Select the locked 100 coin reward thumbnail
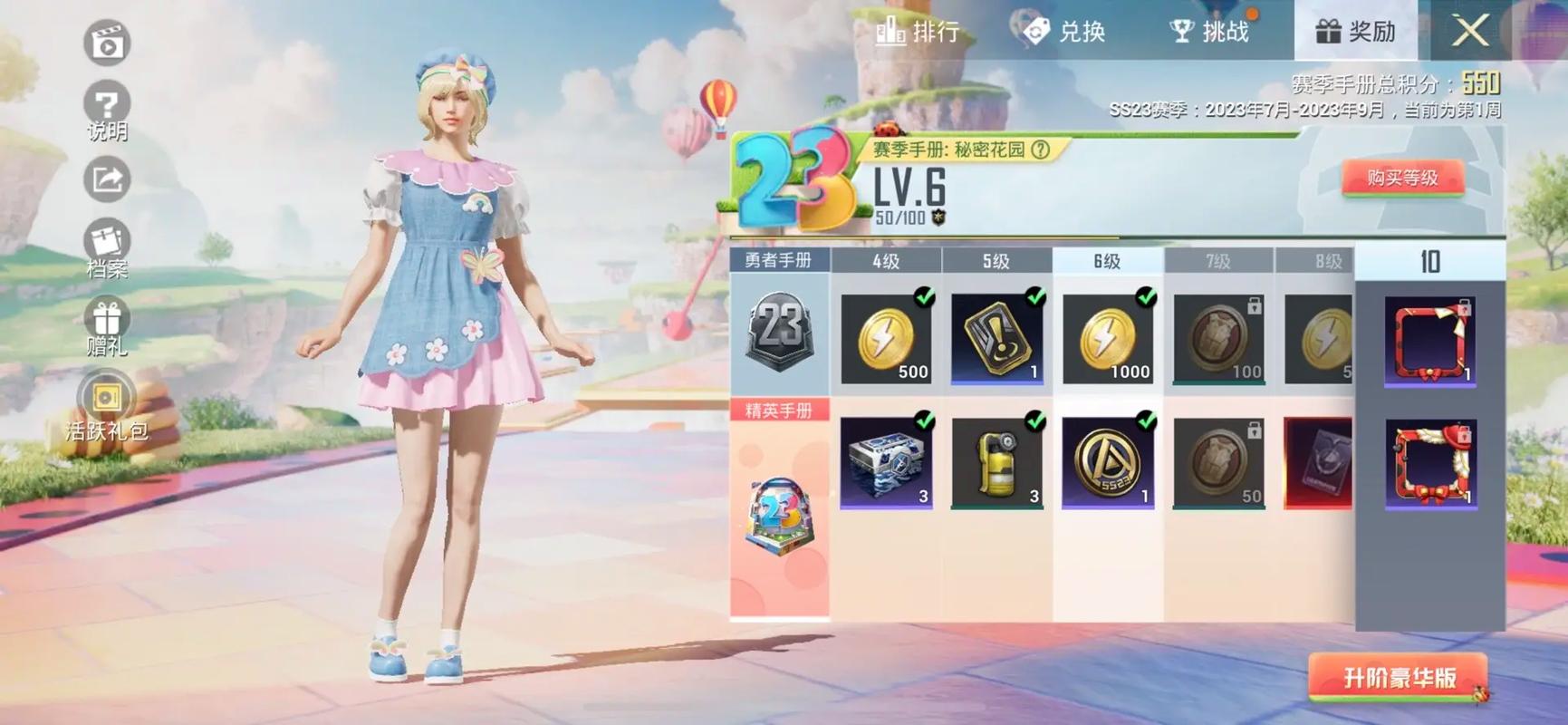Image resolution: width=1568 pixels, height=725 pixels. click(x=1217, y=337)
